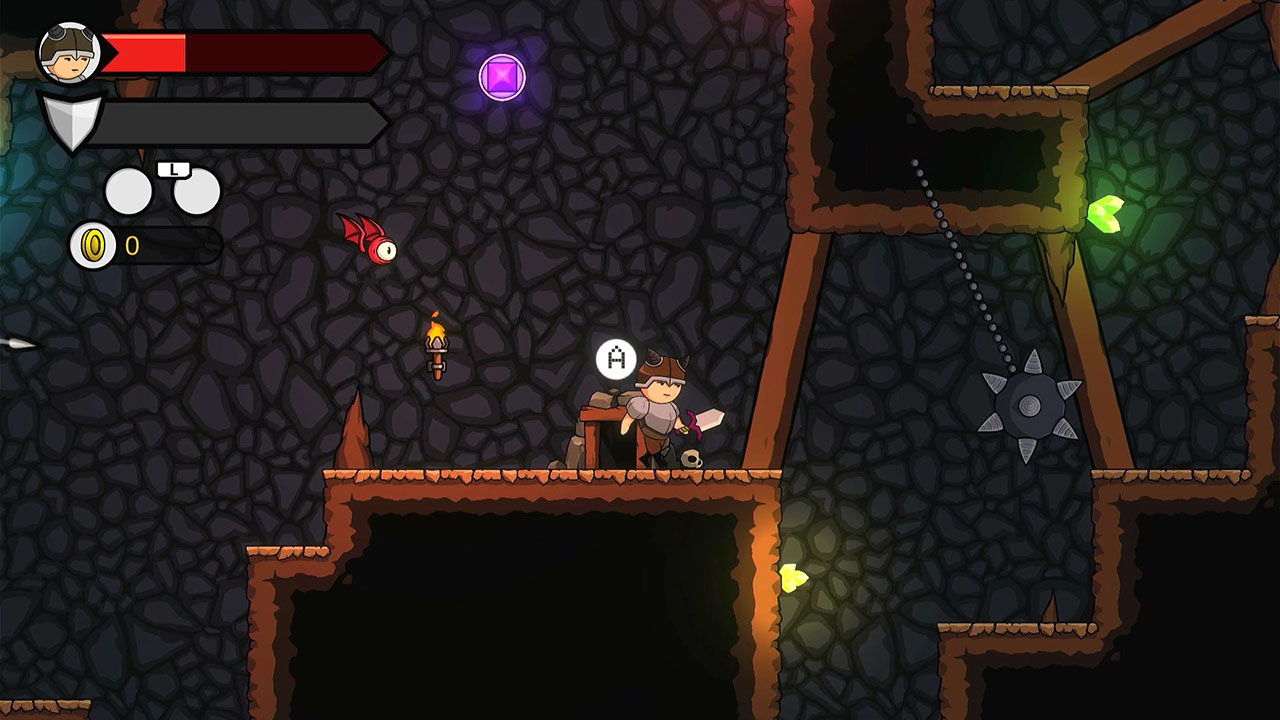Click the wall torch flame
Viewport: 1280px width, 720px height.
pos(436,330)
